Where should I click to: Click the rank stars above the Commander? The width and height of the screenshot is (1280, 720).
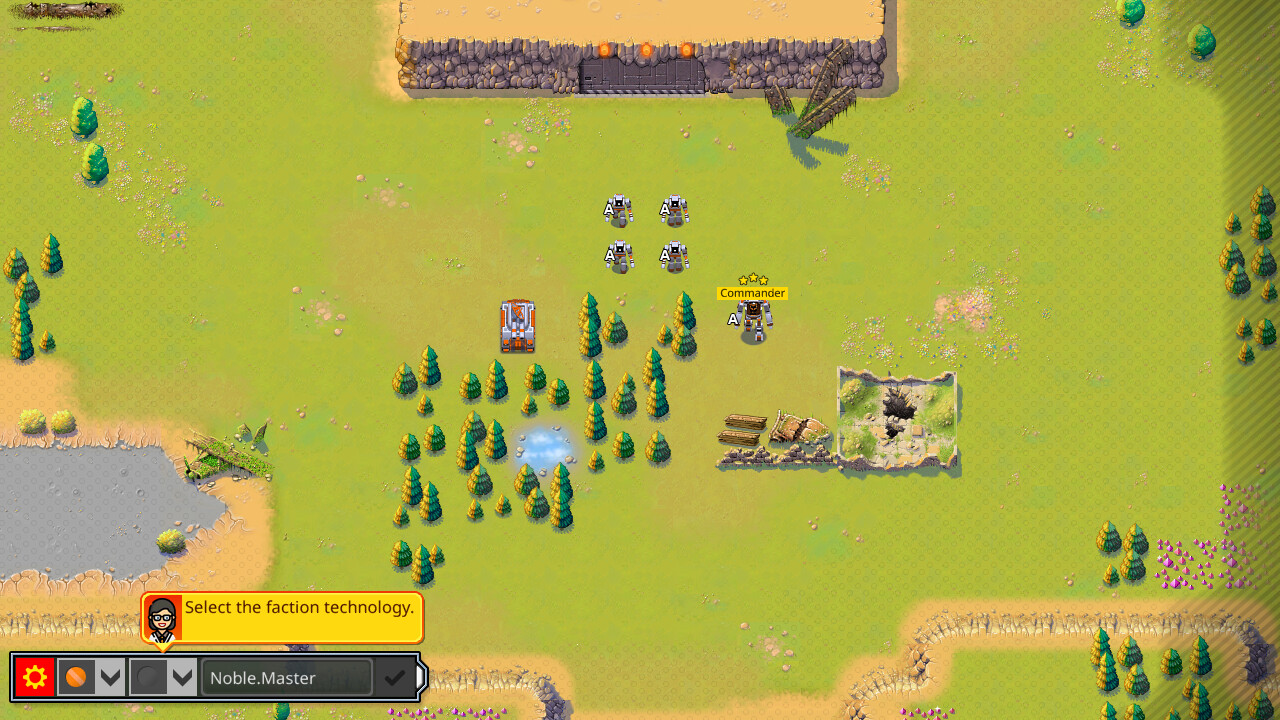753,277
